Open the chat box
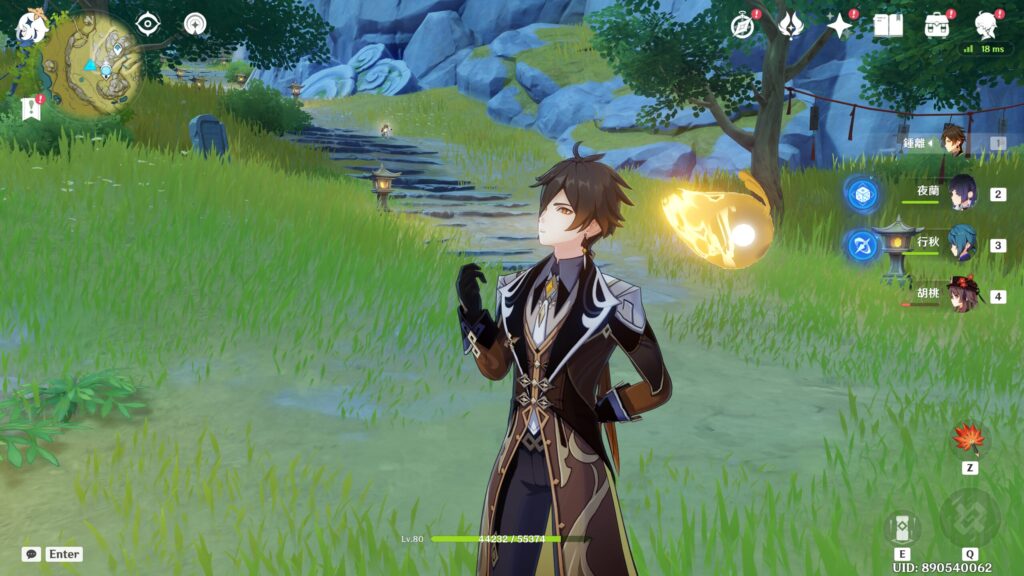The image size is (1024, 576). pos(31,554)
